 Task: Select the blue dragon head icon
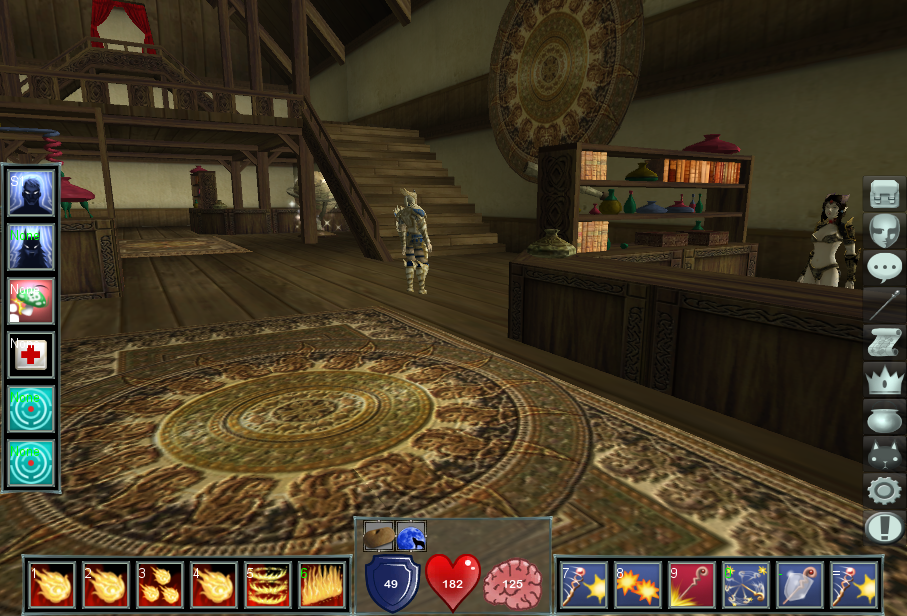click(x=411, y=537)
